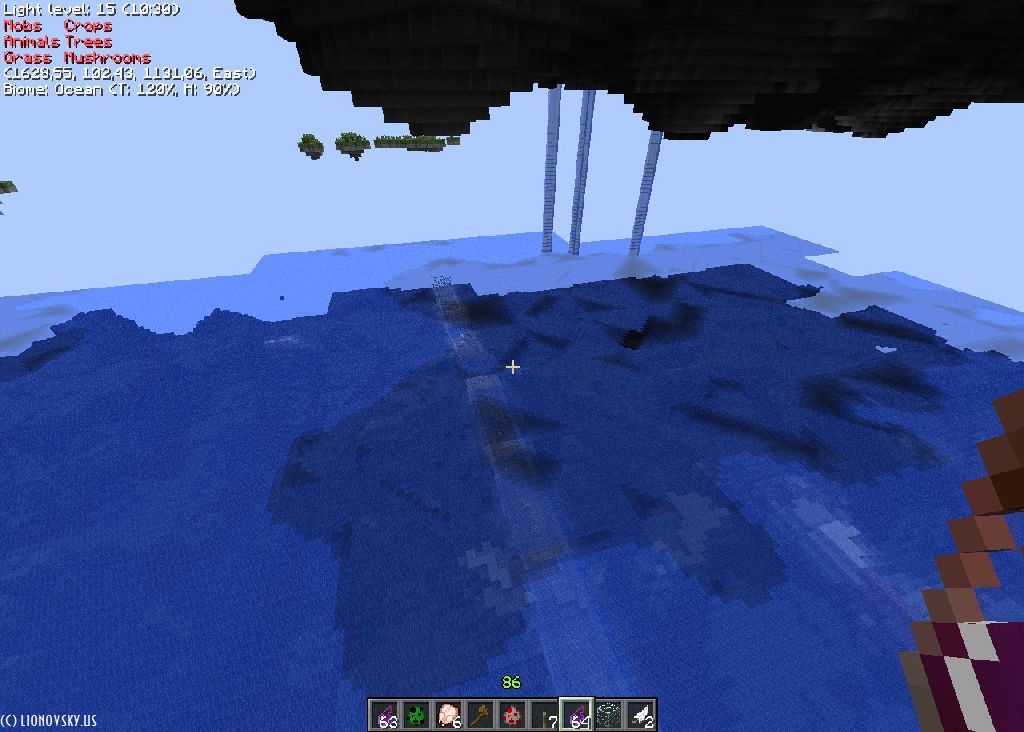Choose the white web-like block slot
The image size is (1024, 732).
point(608,715)
